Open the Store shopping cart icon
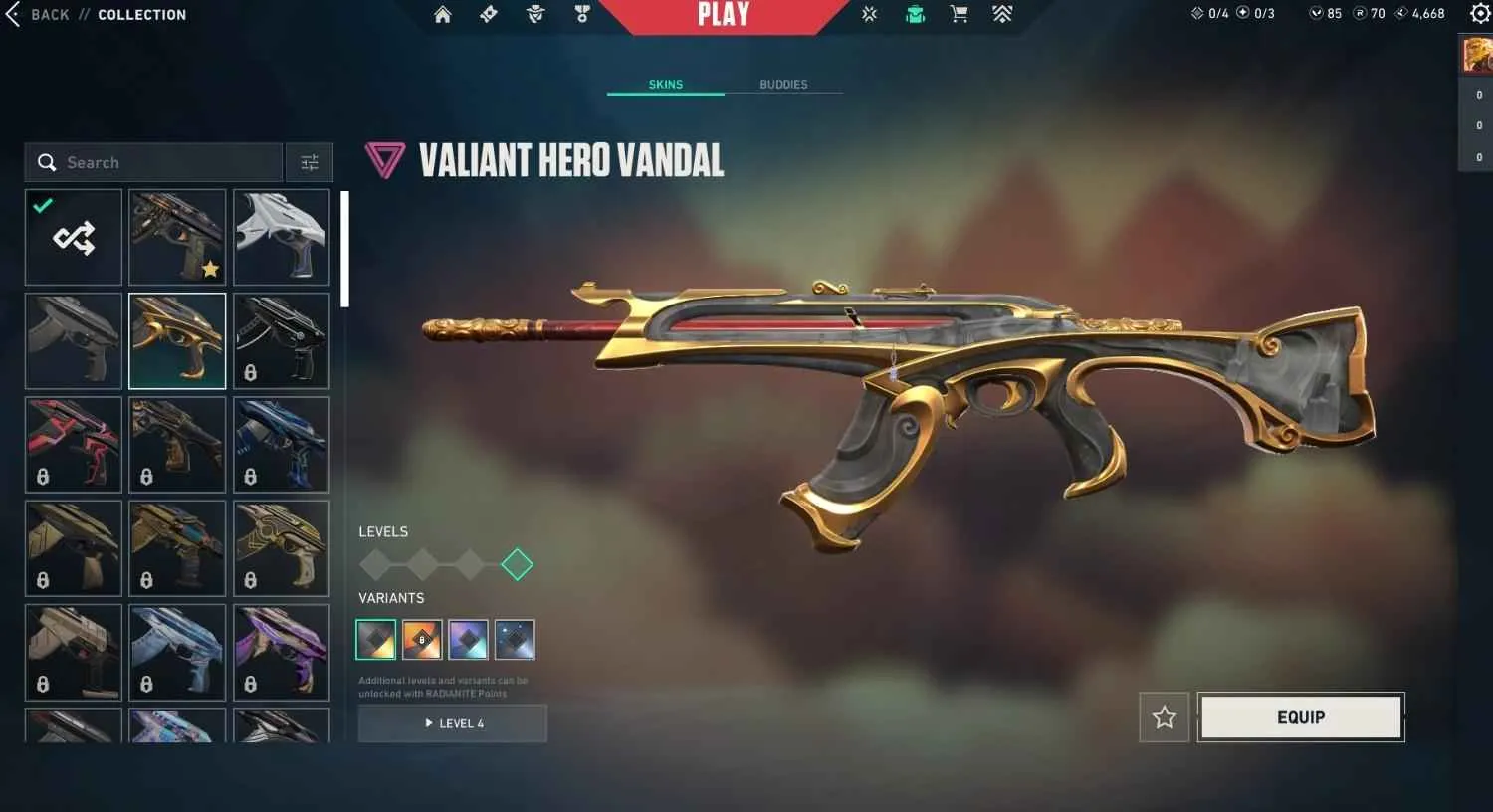1493x812 pixels. click(x=959, y=14)
